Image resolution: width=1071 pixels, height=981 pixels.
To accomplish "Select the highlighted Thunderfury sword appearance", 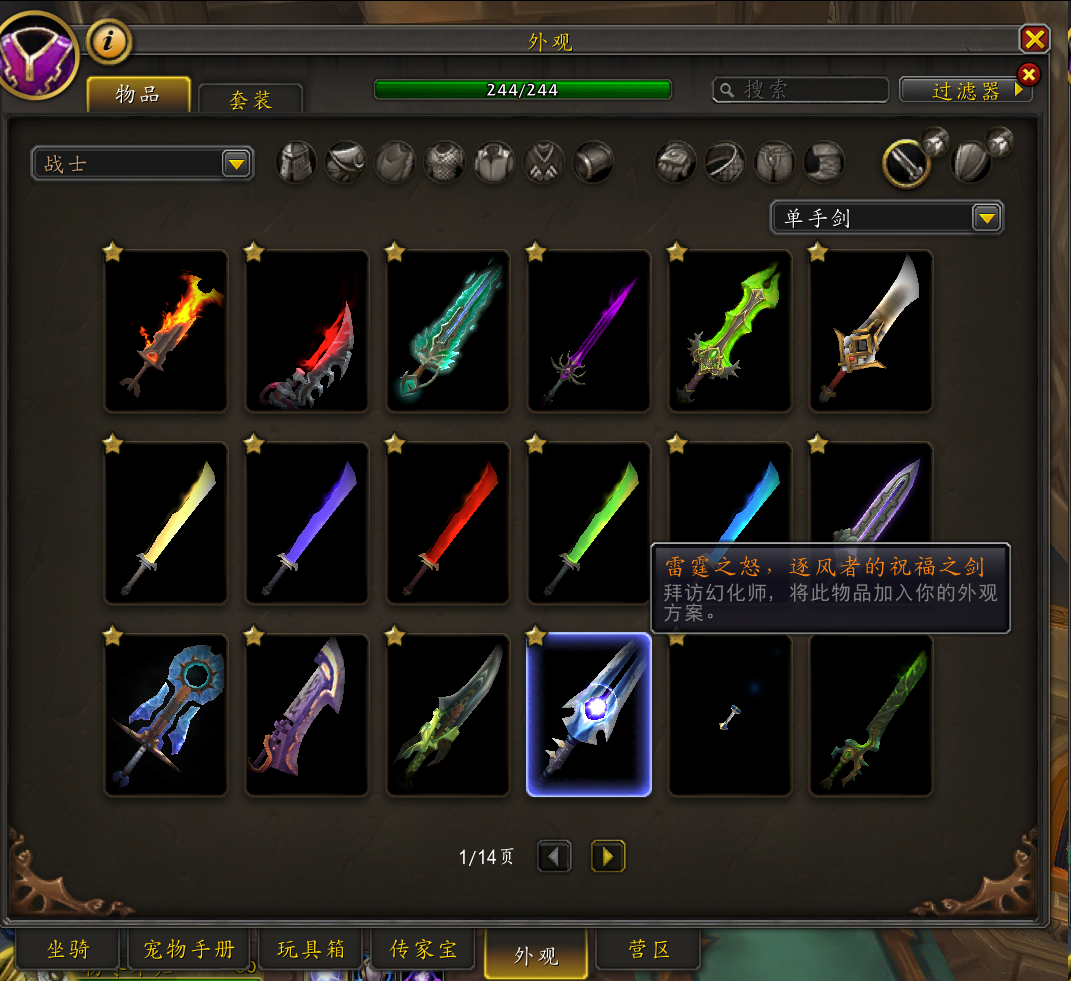I will click(x=589, y=715).
